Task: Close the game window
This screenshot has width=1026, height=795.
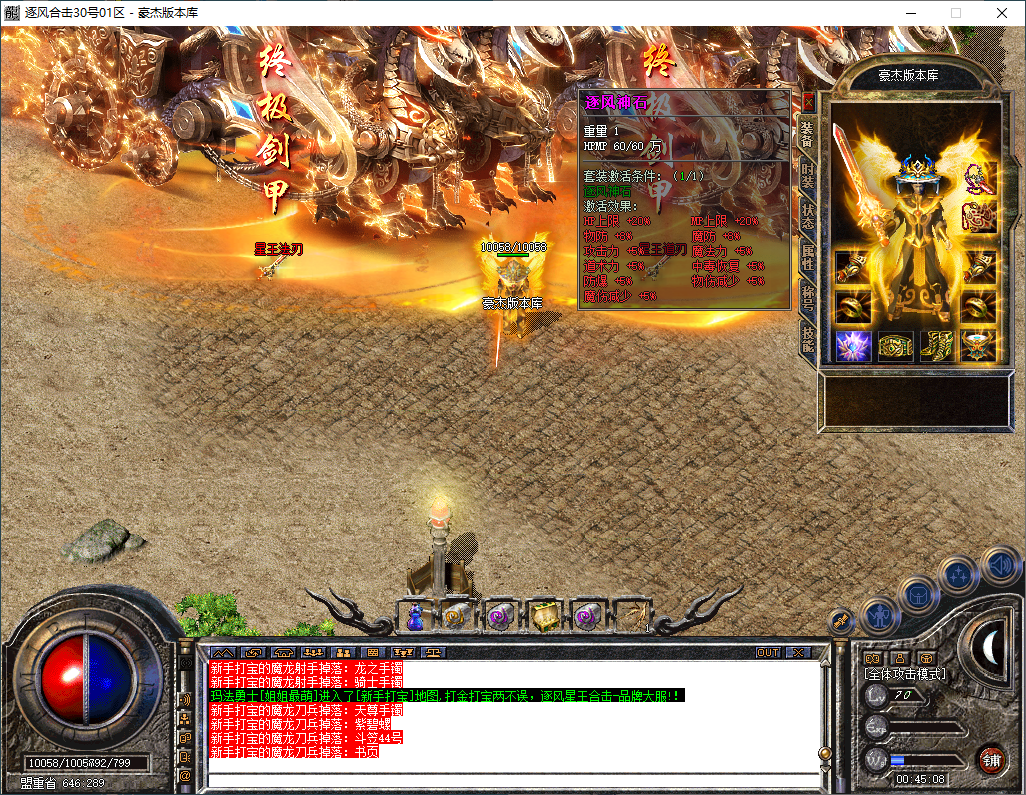Action: tap(1002, 13)
